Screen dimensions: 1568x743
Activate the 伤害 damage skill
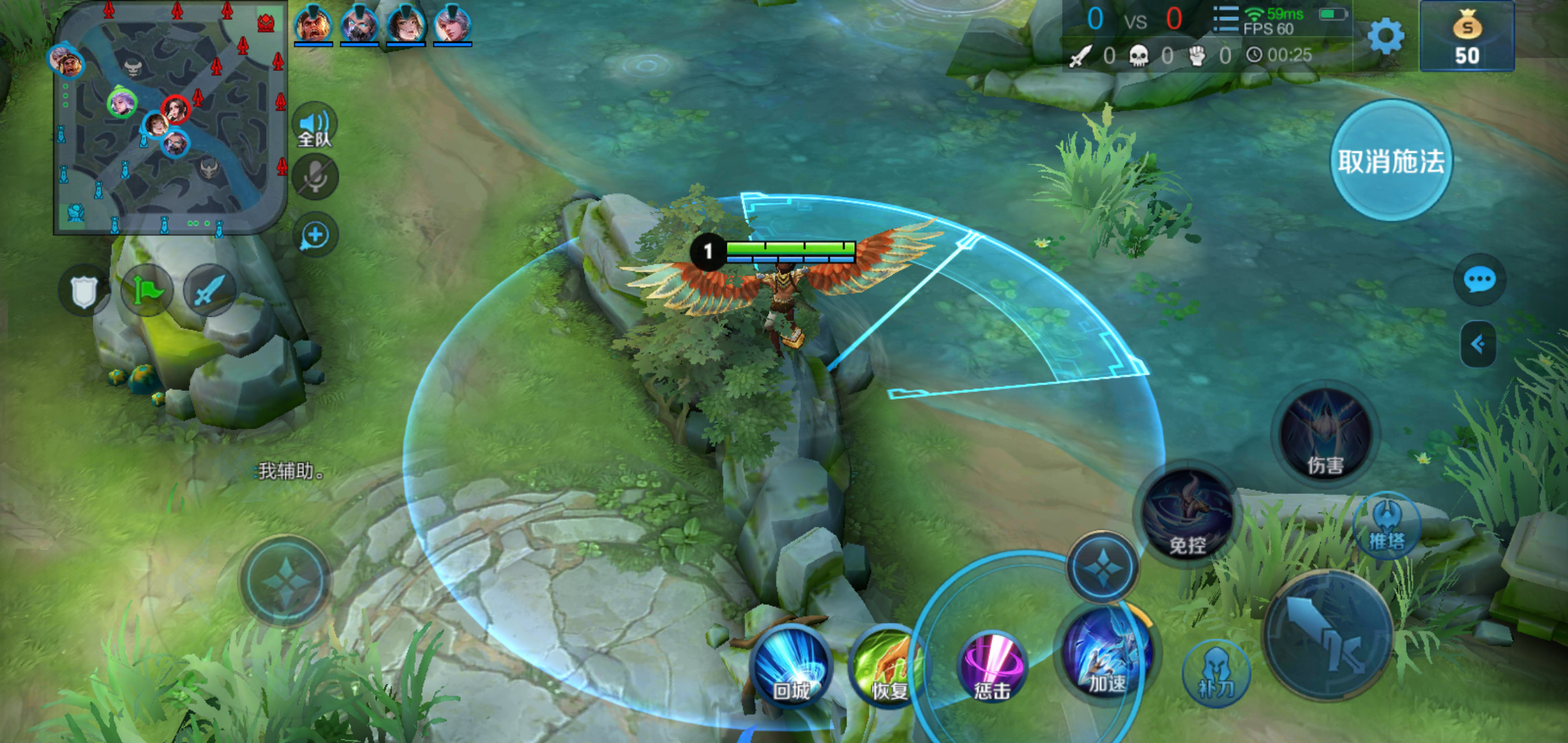tap(1325, 435)
